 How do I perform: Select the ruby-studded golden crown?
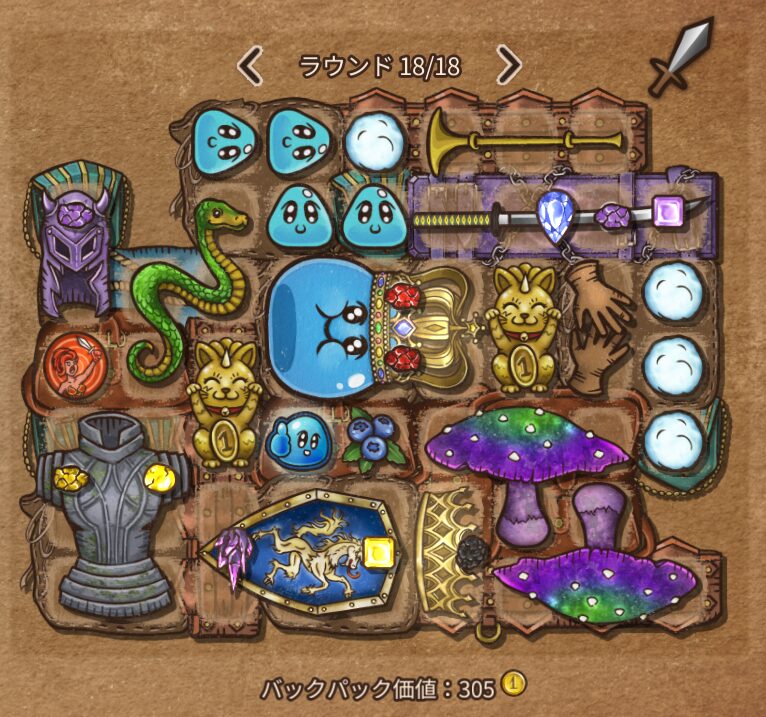[x=430, y=330]
